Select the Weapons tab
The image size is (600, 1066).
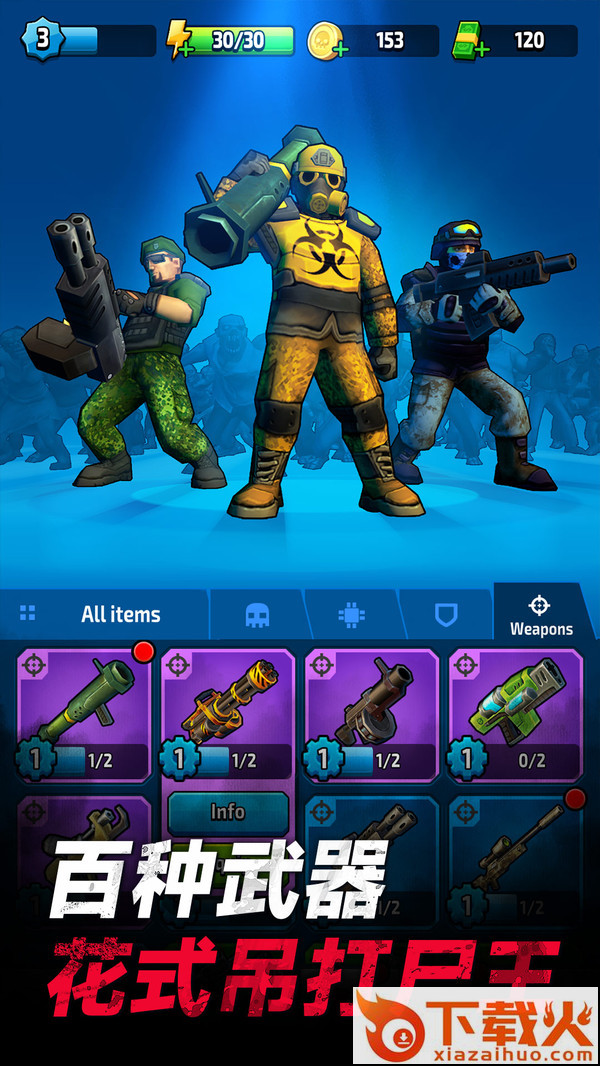click(540, 615)
